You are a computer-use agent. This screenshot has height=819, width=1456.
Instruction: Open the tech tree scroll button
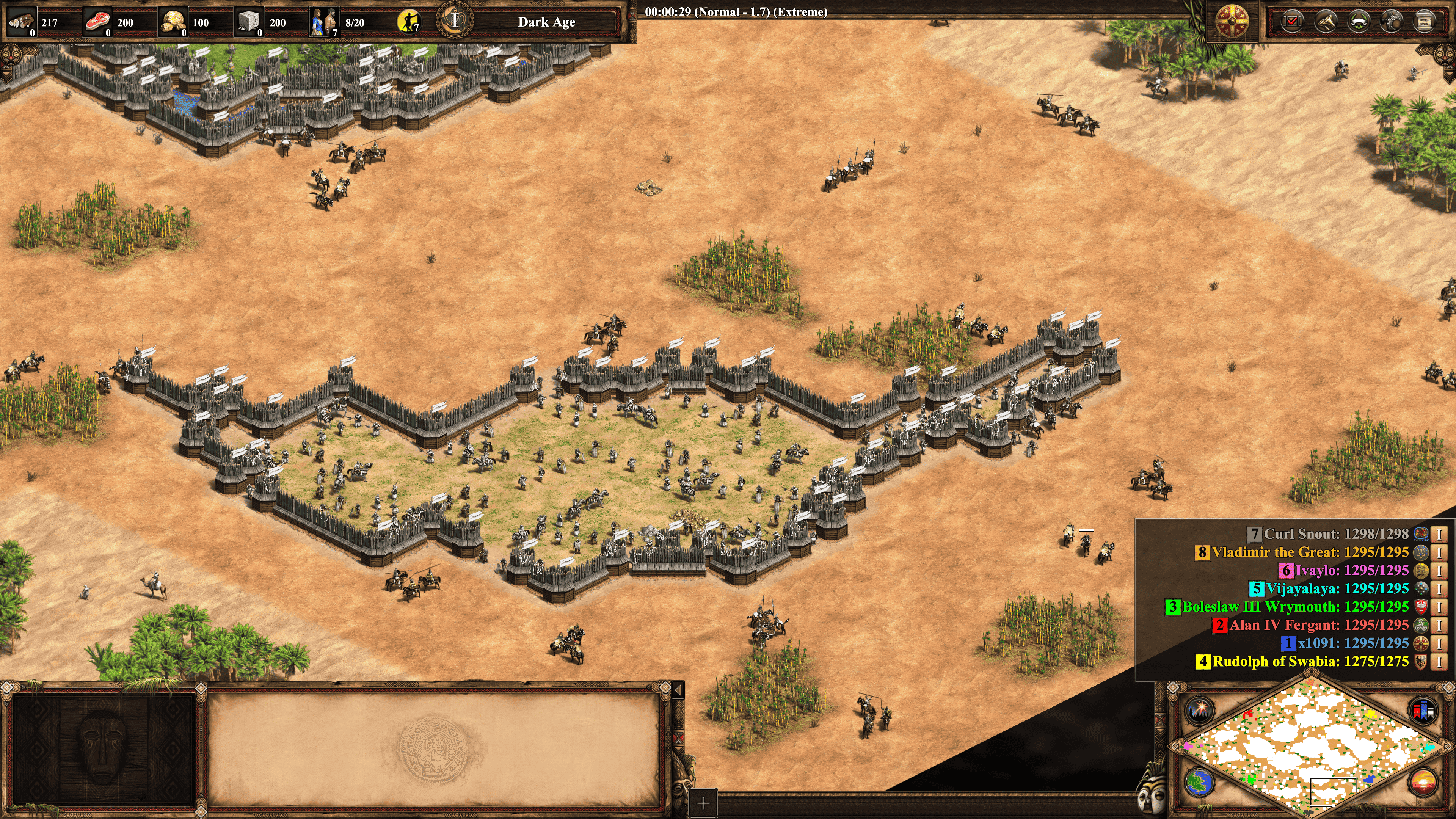(x=1425, y=22)
